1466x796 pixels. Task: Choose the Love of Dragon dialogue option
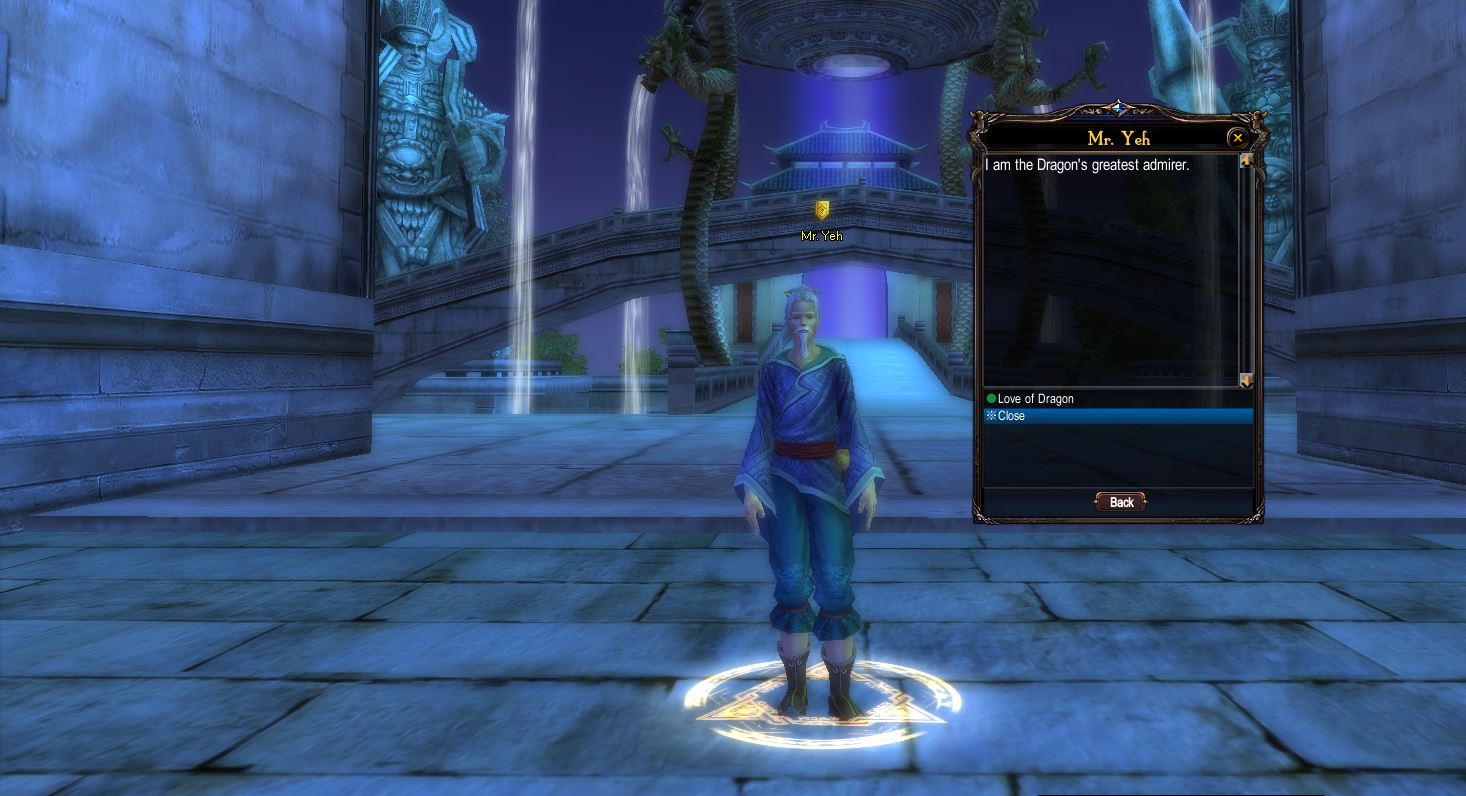[x=1035, y=399]
